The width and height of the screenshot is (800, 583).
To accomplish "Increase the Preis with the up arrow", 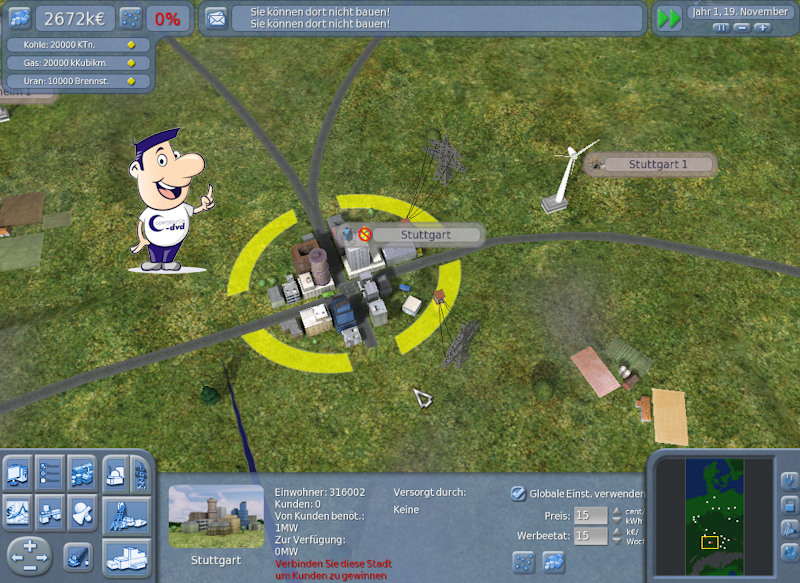I will pyautogui.click(x=615, y=510).
